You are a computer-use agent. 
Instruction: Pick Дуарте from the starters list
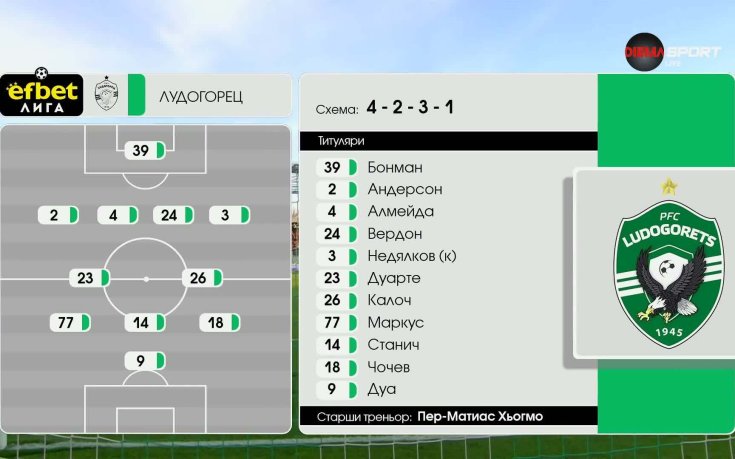(x=393, y=278)
